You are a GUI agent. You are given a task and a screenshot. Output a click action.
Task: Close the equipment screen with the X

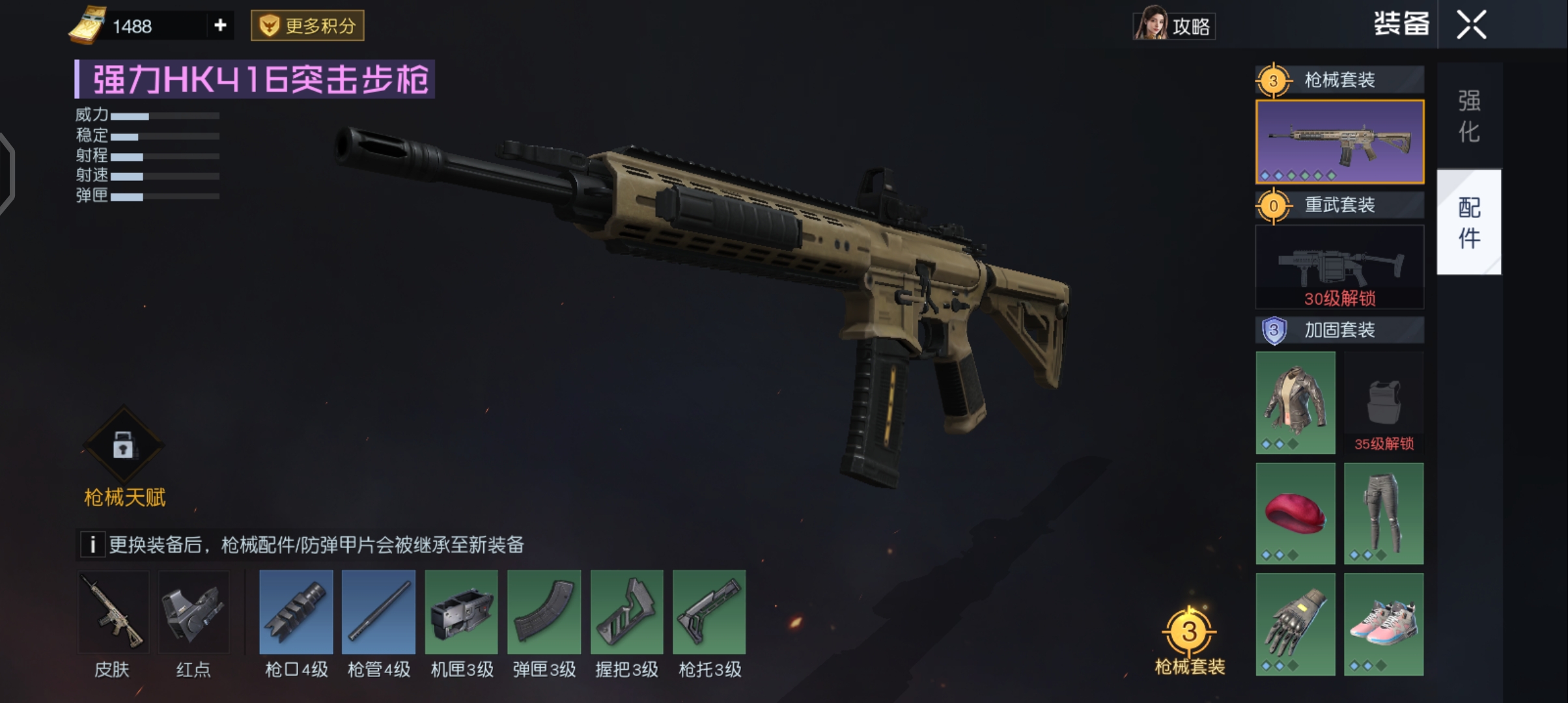1472,25
